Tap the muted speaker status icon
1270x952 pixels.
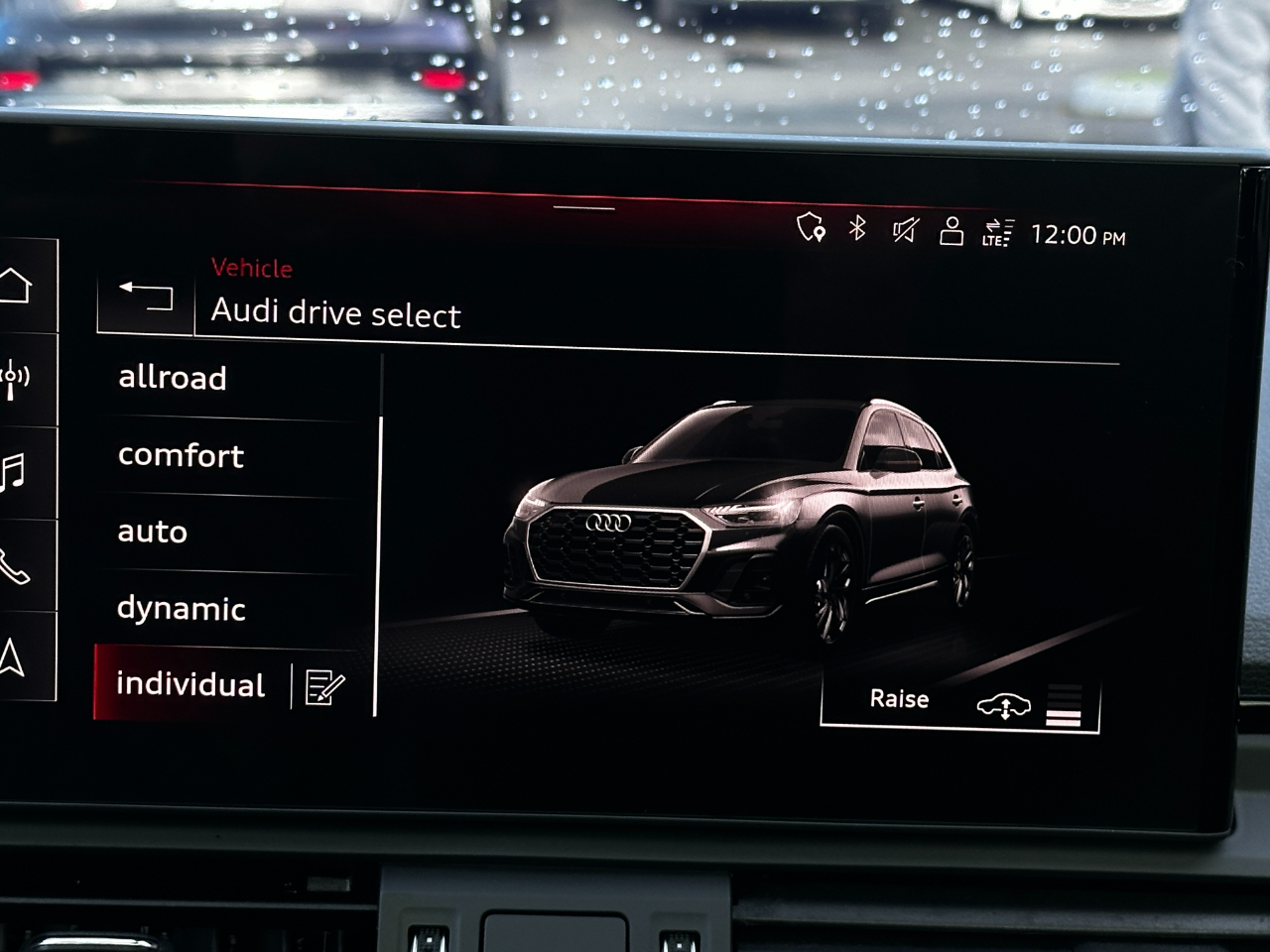[x=906, y=231]
